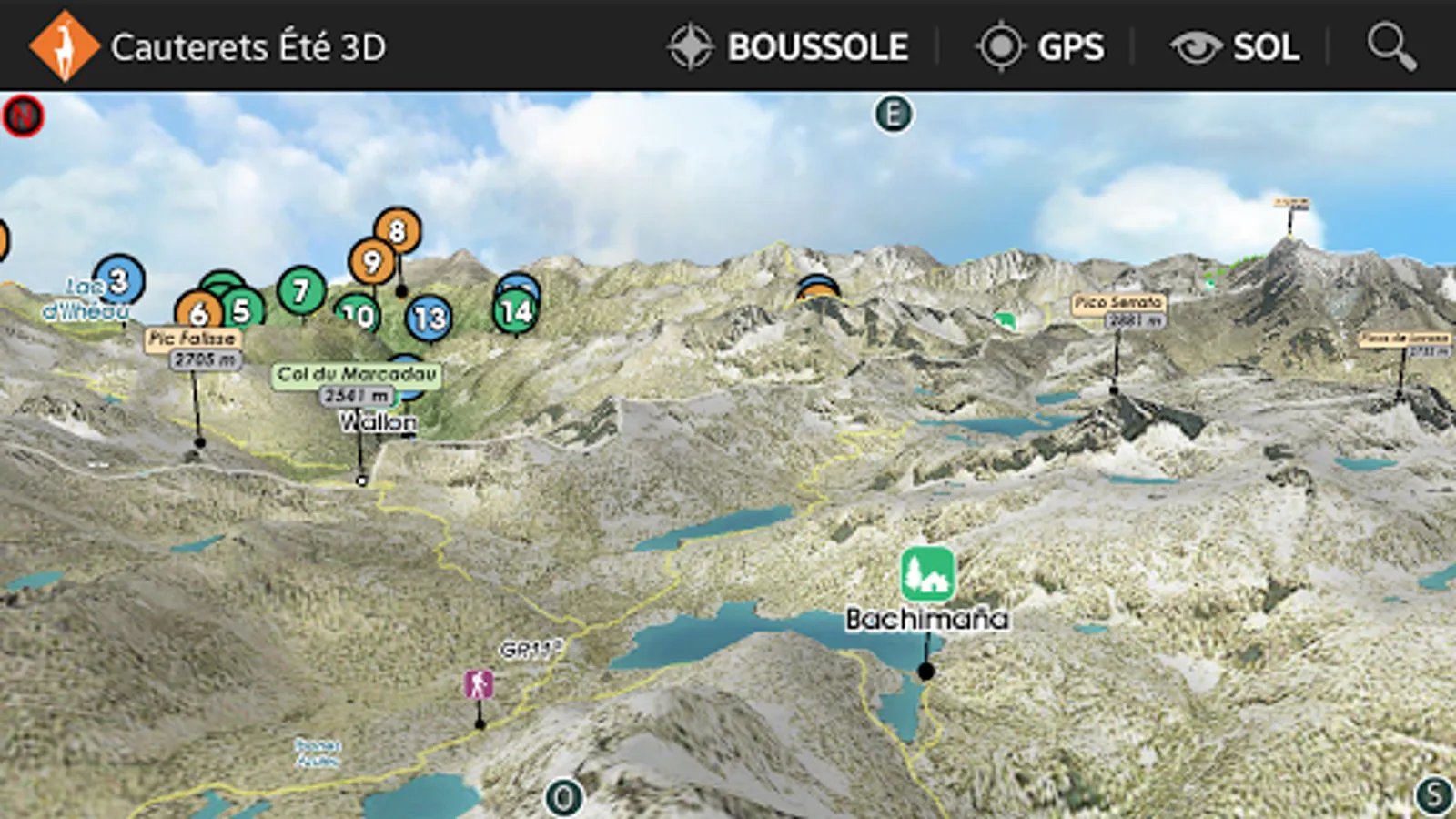Activate the BOUSSOLE compass mode
Image resolution: width=1456 pixels, height=819 pixels.
coord(788,46)
